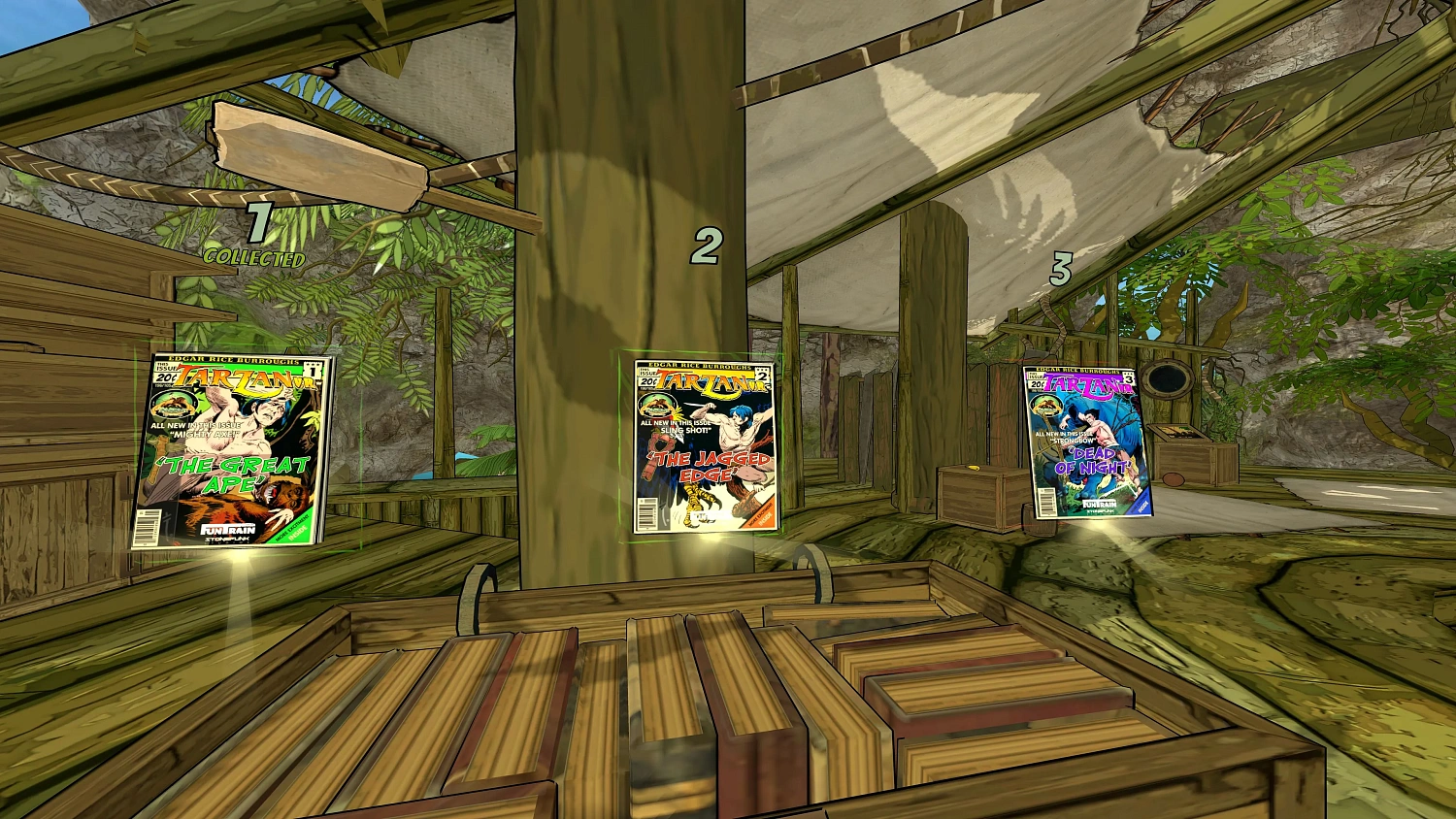Screen dimensions: 1456x819
Task: Click 'More Excitement Inside' corner banner
Action: tap(293, 527)
